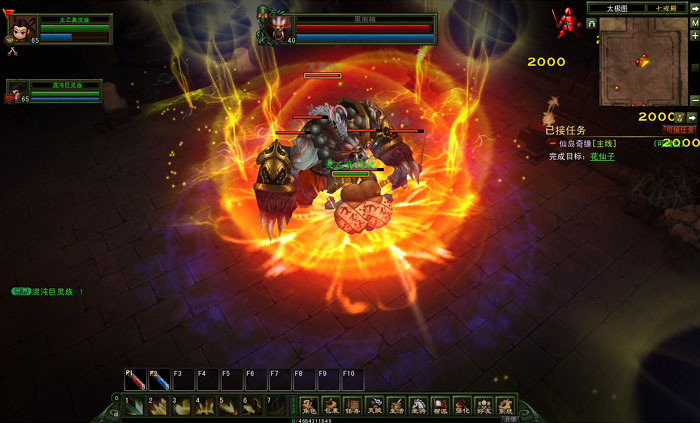The width and height of the screenshot is (700, 423).
Task: Zoom out the minimap with minus button
Action: point(694,100)
